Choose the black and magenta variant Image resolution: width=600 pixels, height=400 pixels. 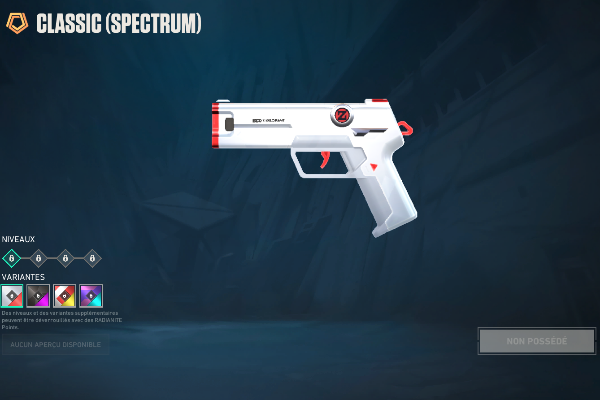coord(38,295)
